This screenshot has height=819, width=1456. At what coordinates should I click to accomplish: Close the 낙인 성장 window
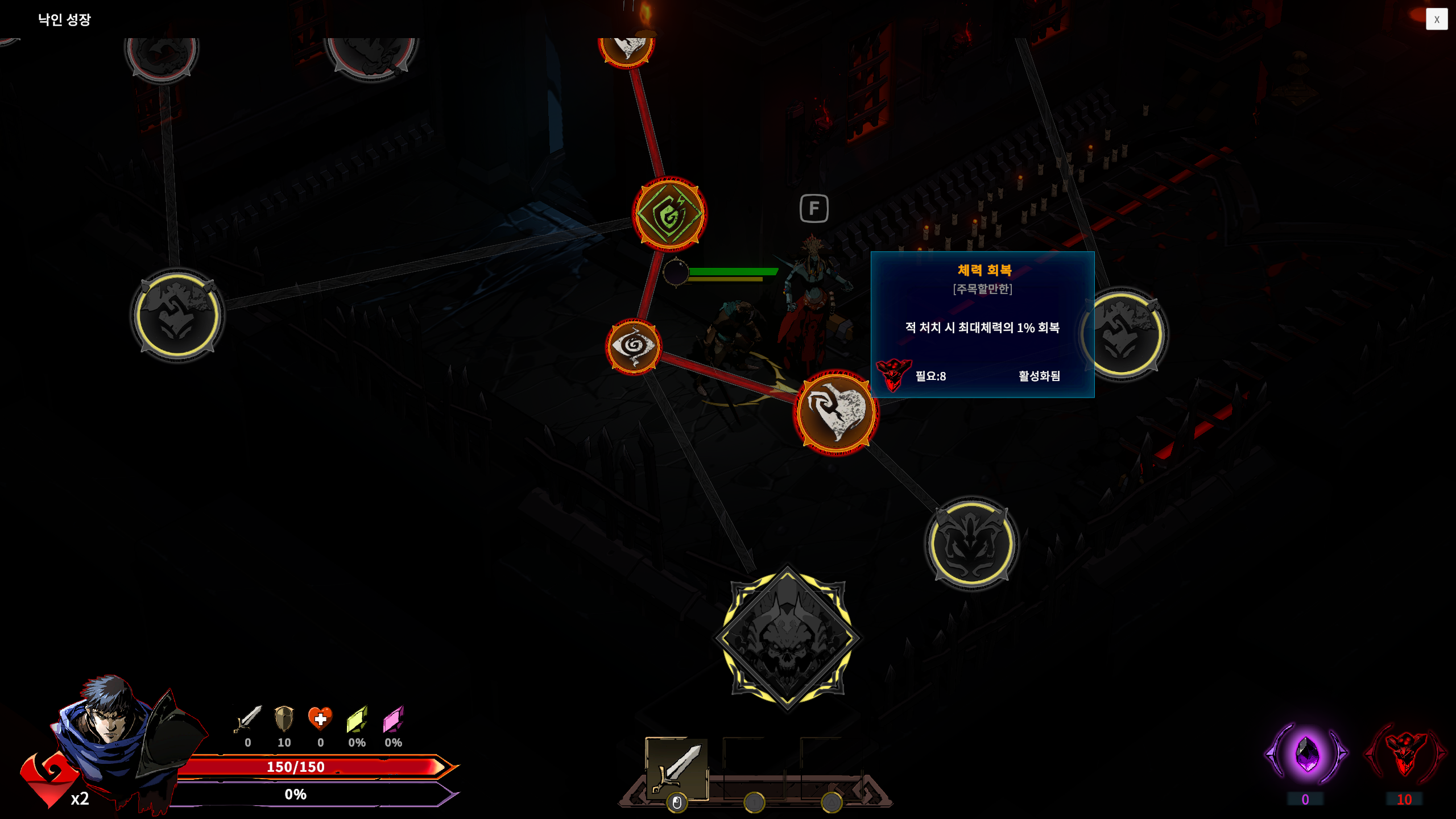coord(1437,19)
